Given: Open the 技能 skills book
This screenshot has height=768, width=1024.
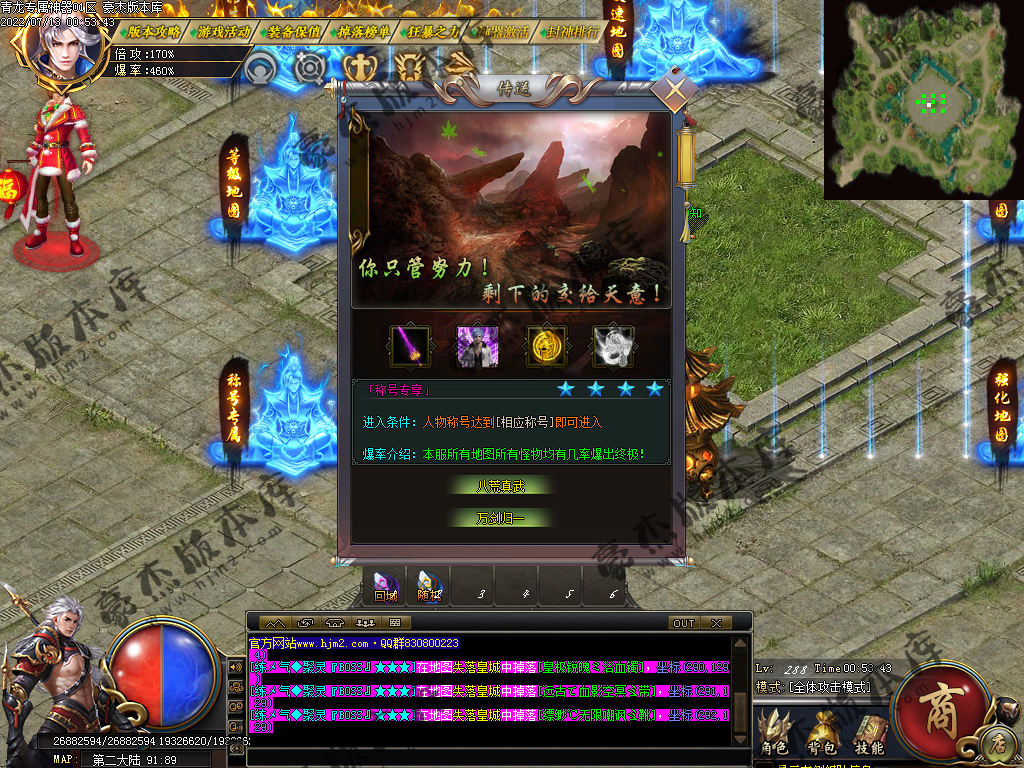Looking at the screenshot, I should pos(868,731).
